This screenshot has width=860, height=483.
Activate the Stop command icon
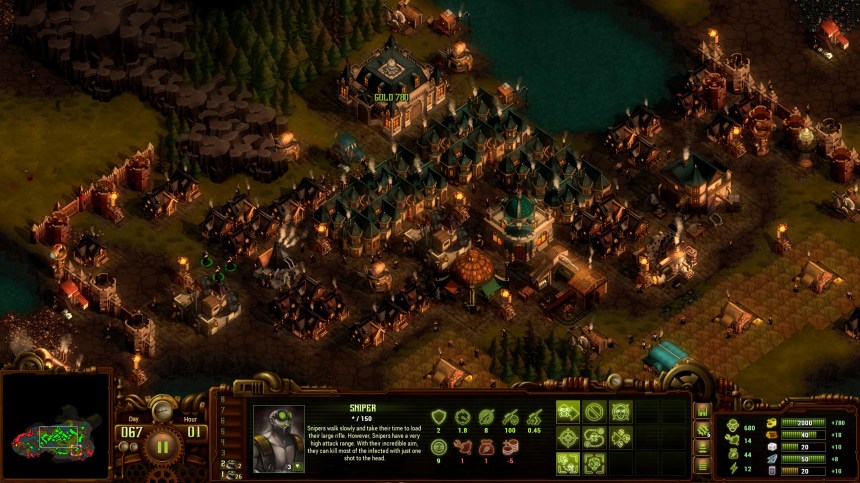point(595,411)
